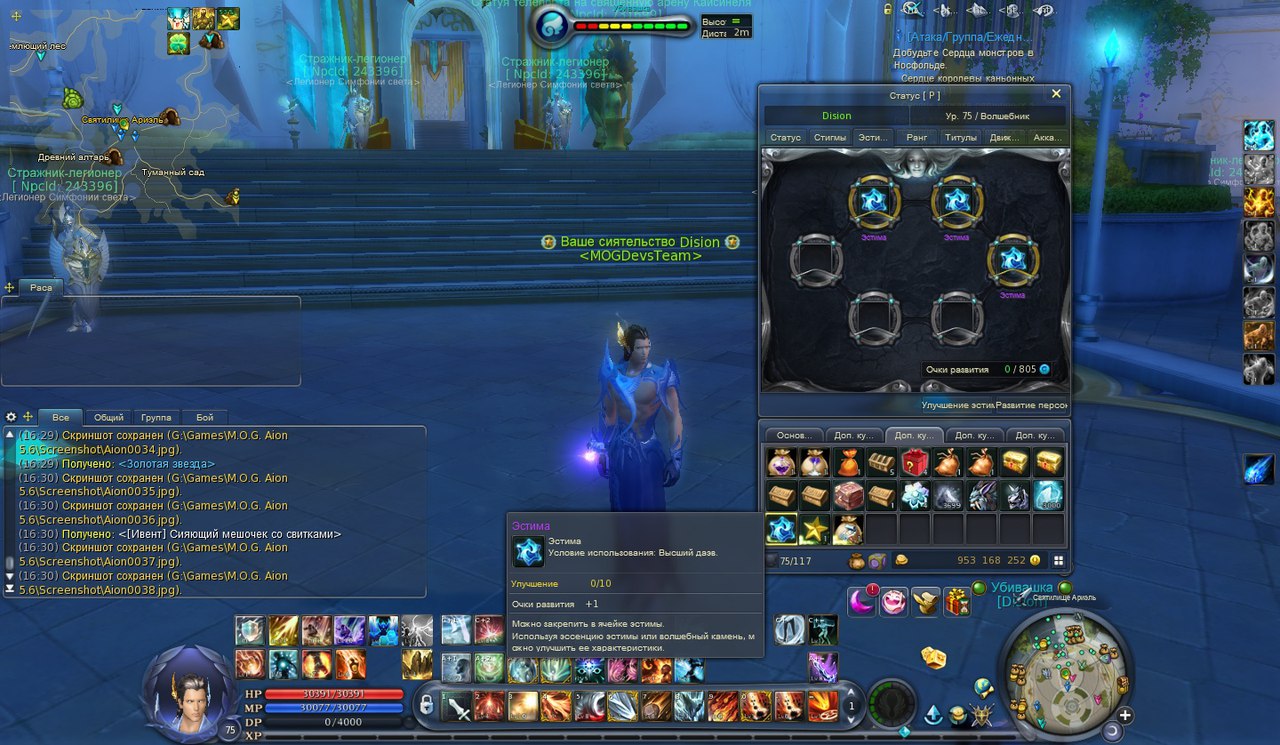This screenshot has height=745, width=1280.
Task: Show the Титулы tab
Action: click(x=960, y=138)
